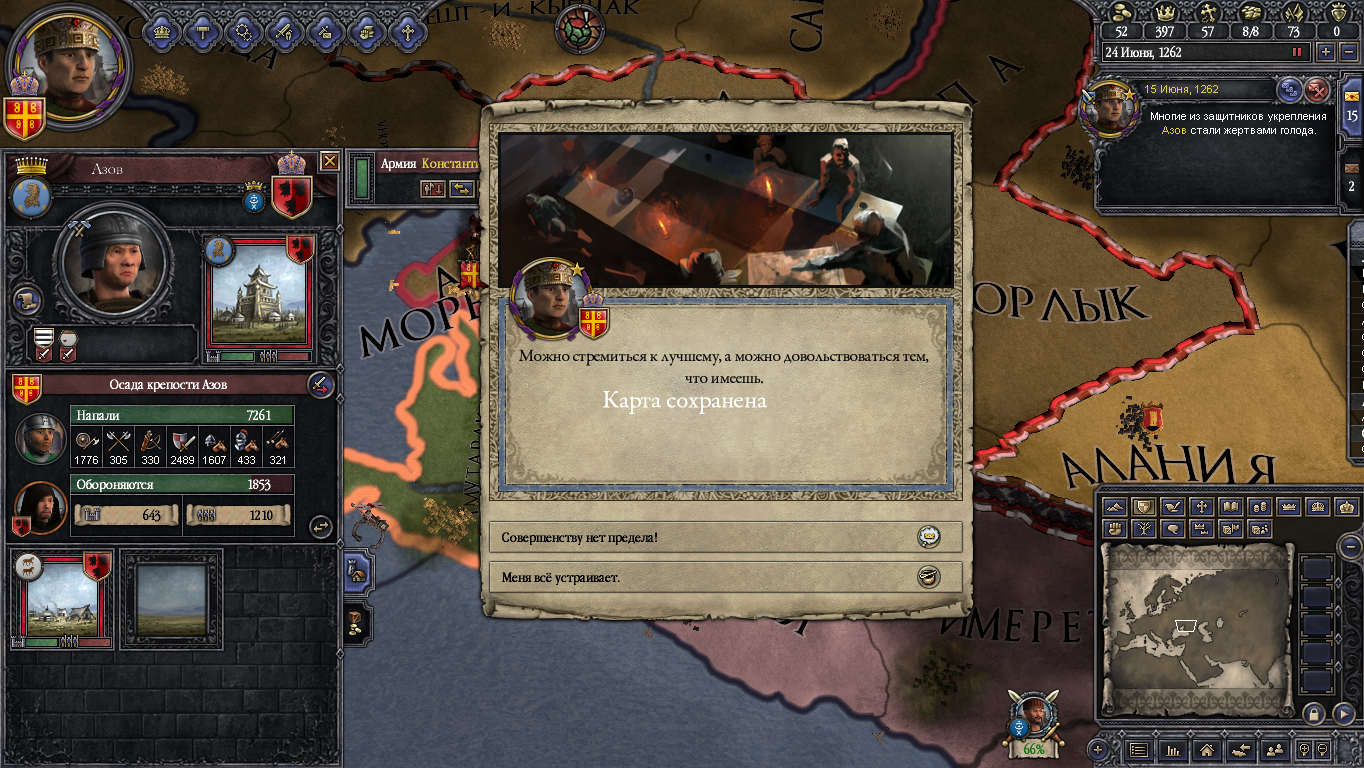The height and width of the screenshot is (768, 1364).
Task: Switch to the religion map mode cross
Action: [1203, 507]
